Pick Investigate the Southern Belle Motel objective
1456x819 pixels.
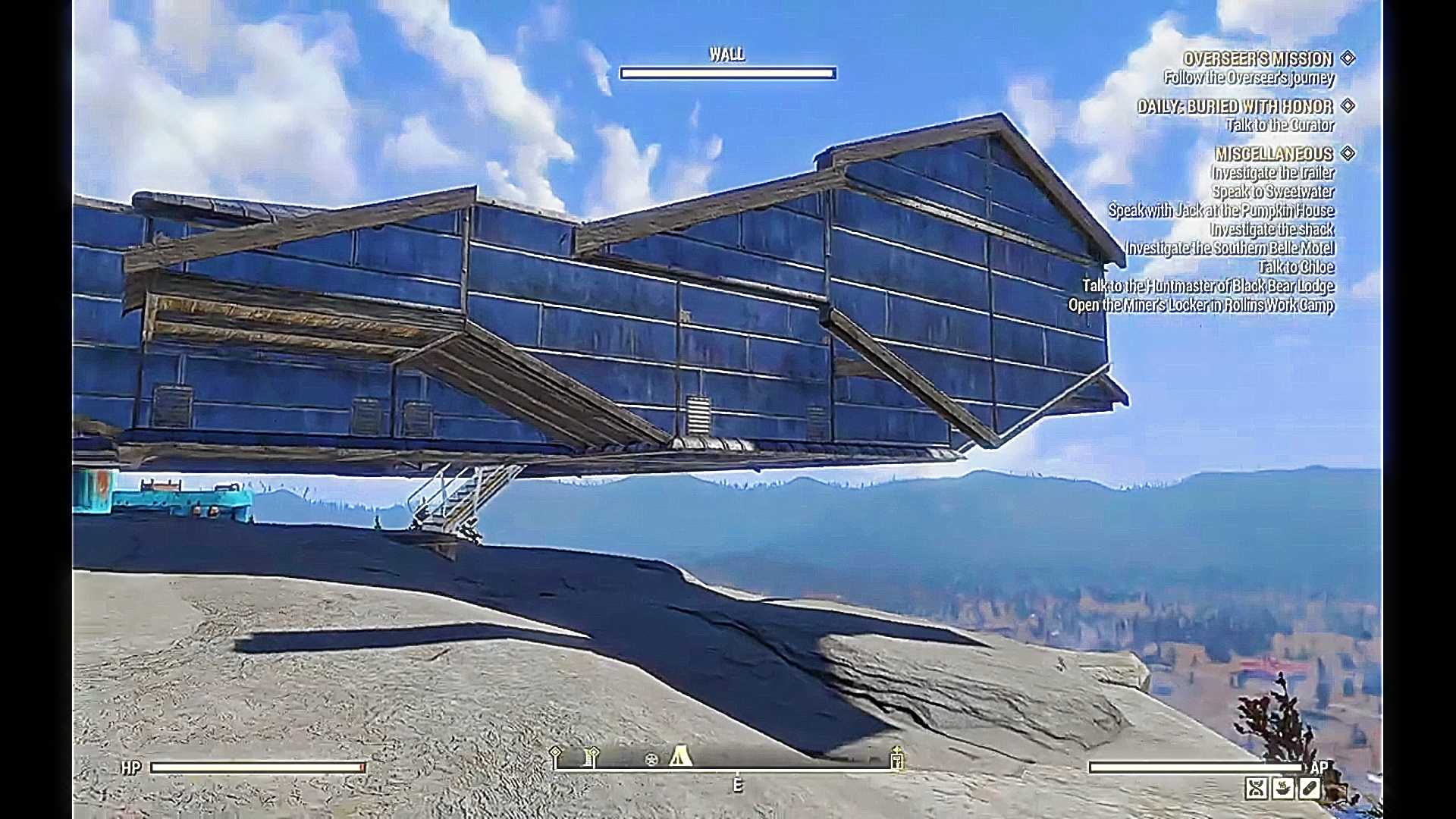[1229, 249]
